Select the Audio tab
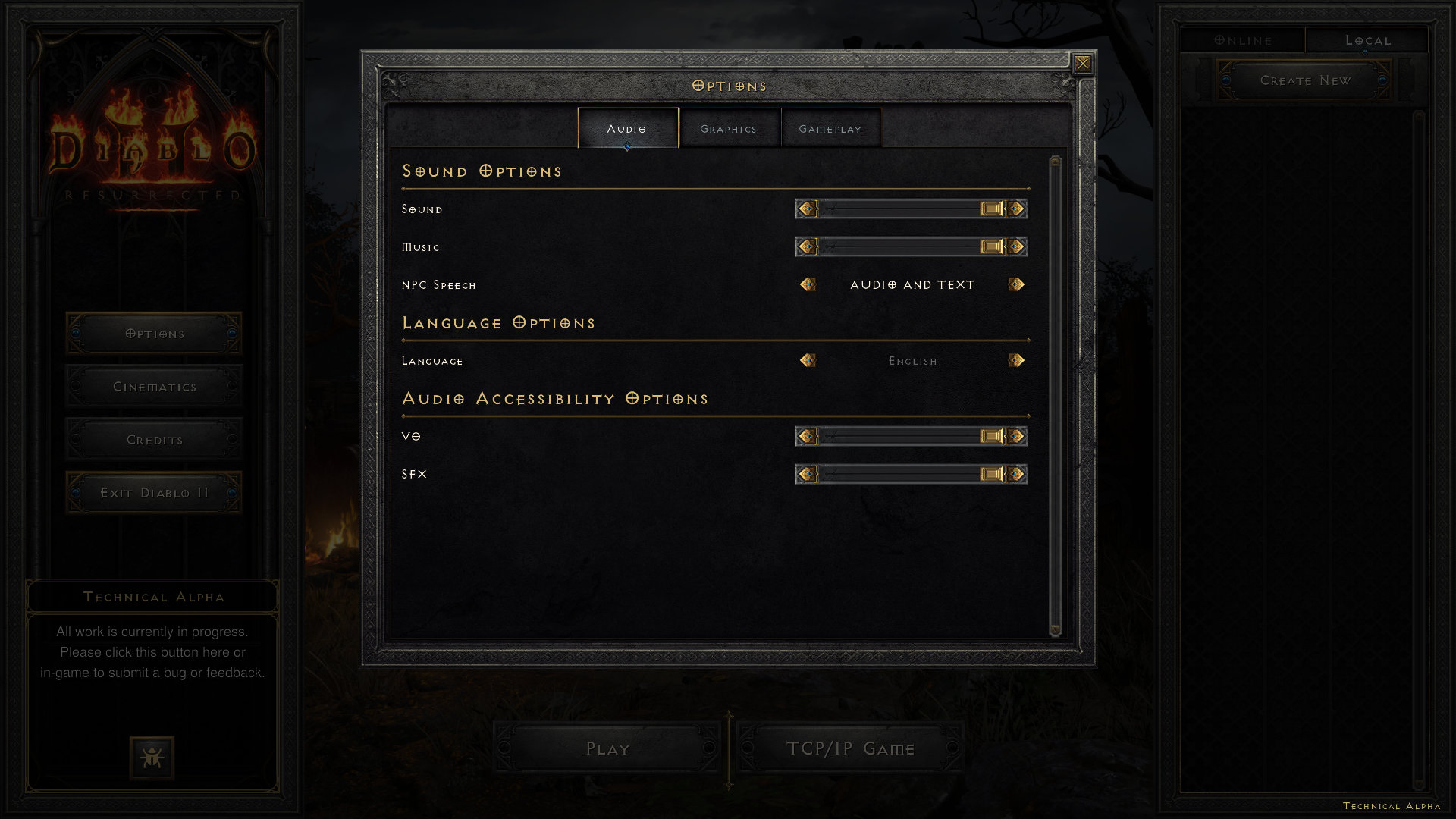This screenshot has width=1456, height=819. coord(627,129)
